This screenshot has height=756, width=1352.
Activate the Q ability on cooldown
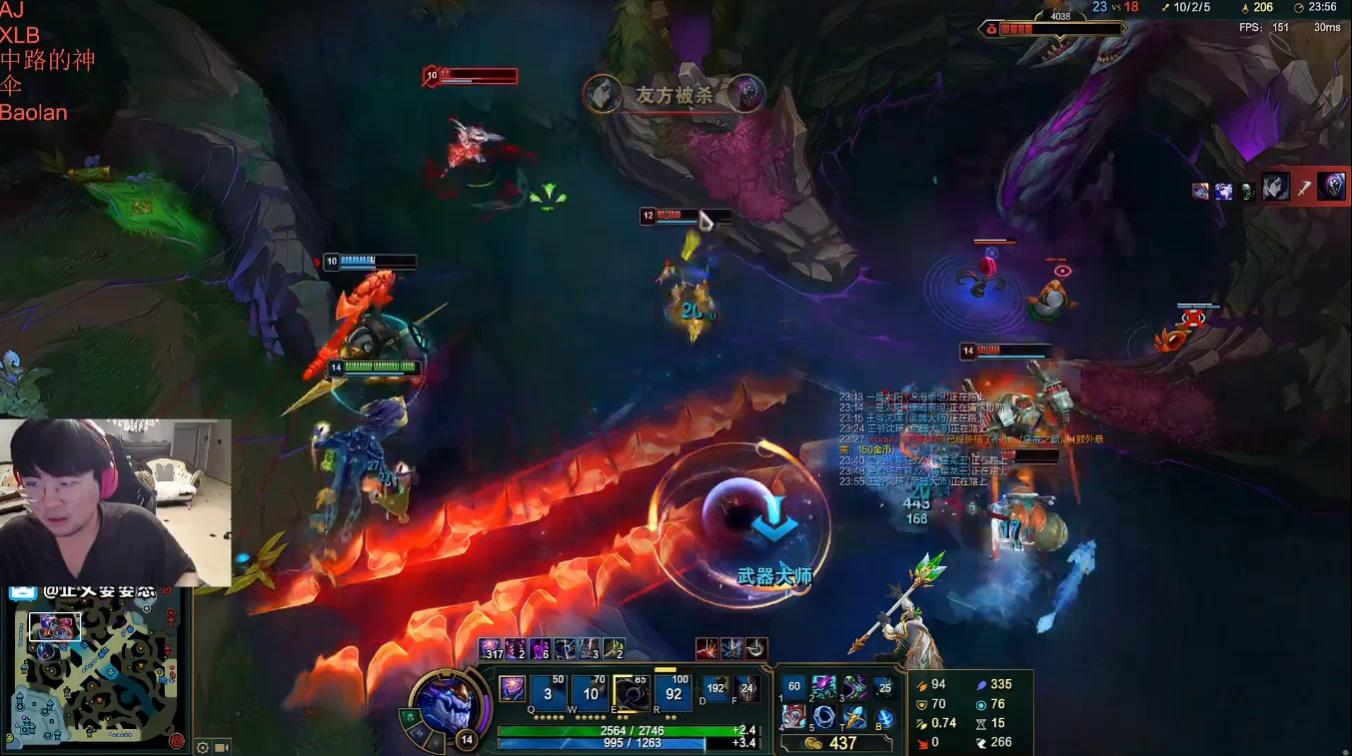(x=548, y=692)
